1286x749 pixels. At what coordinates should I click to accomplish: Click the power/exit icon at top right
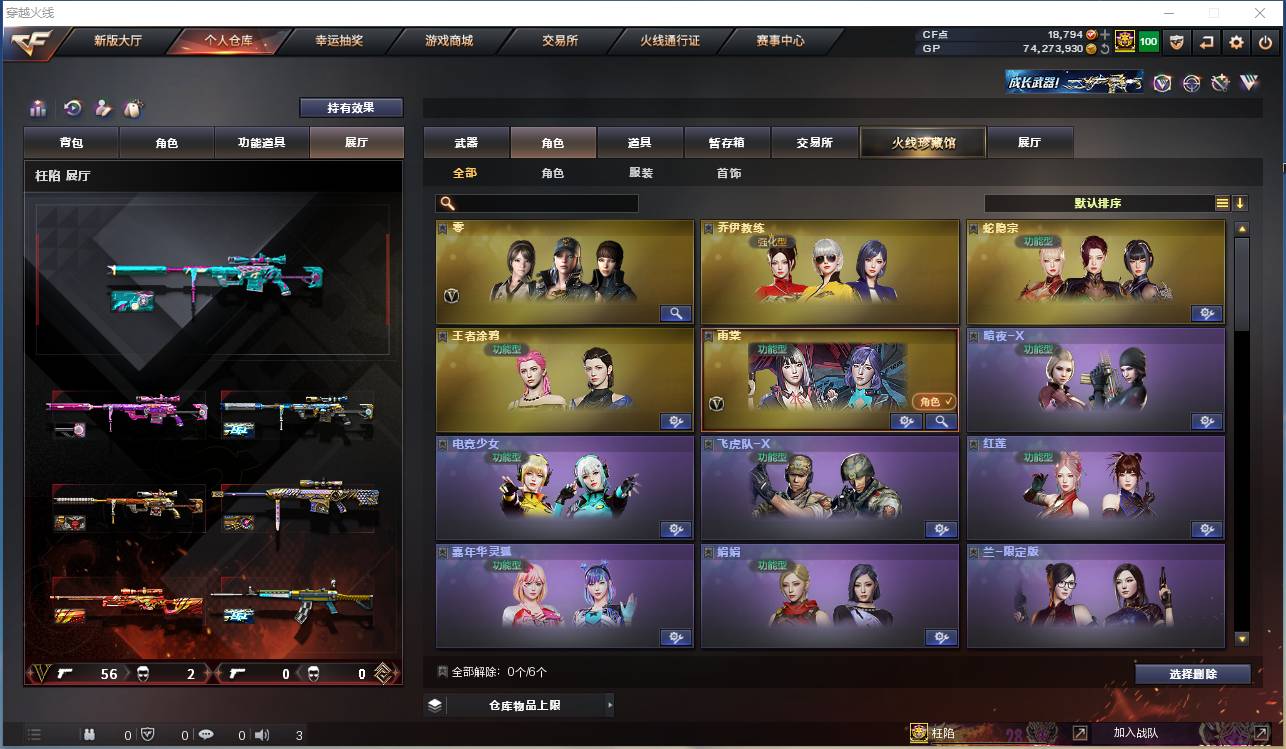(x=1265, y=42)
